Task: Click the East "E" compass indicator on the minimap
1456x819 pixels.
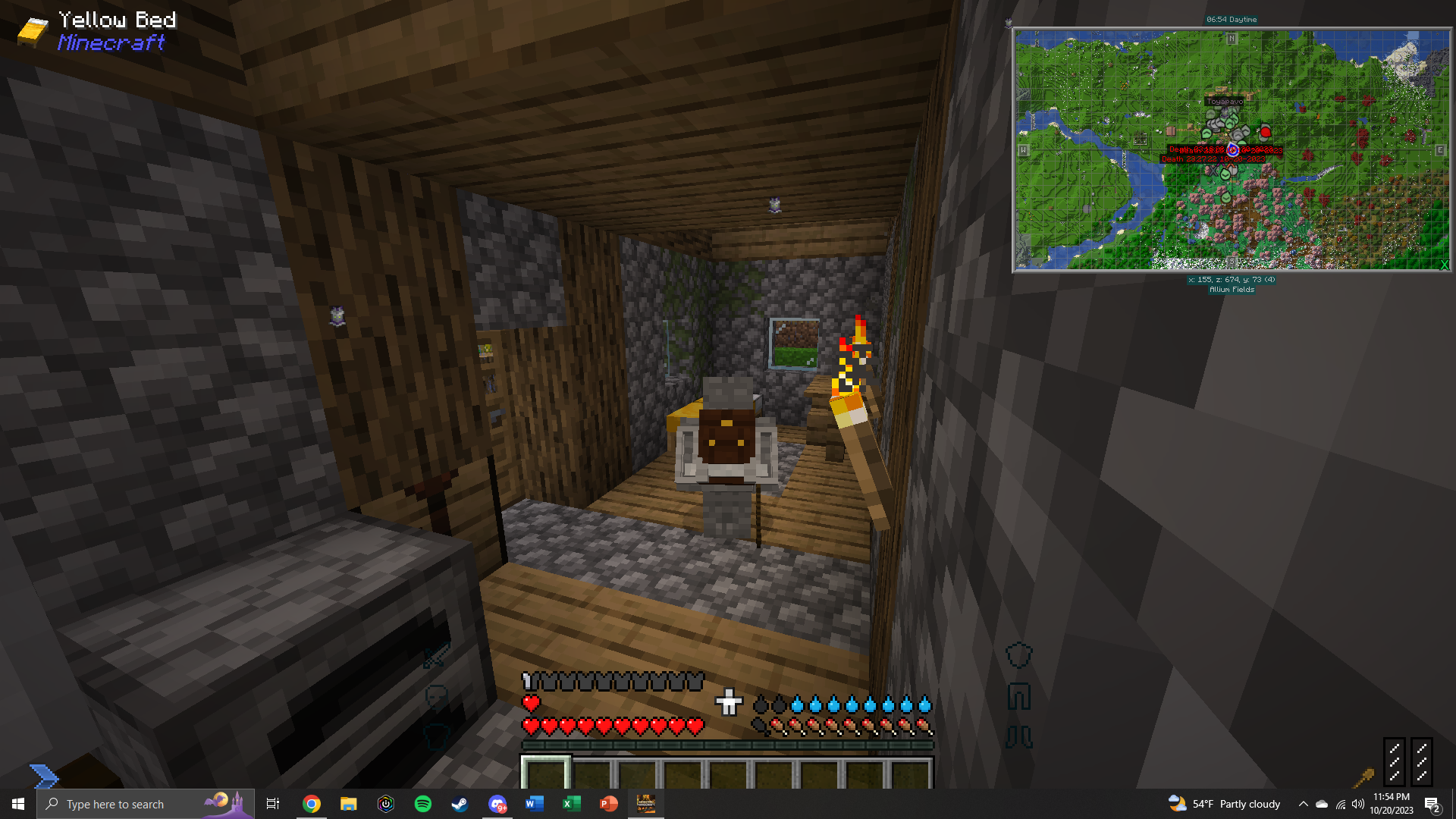Action: (1440, 149)
